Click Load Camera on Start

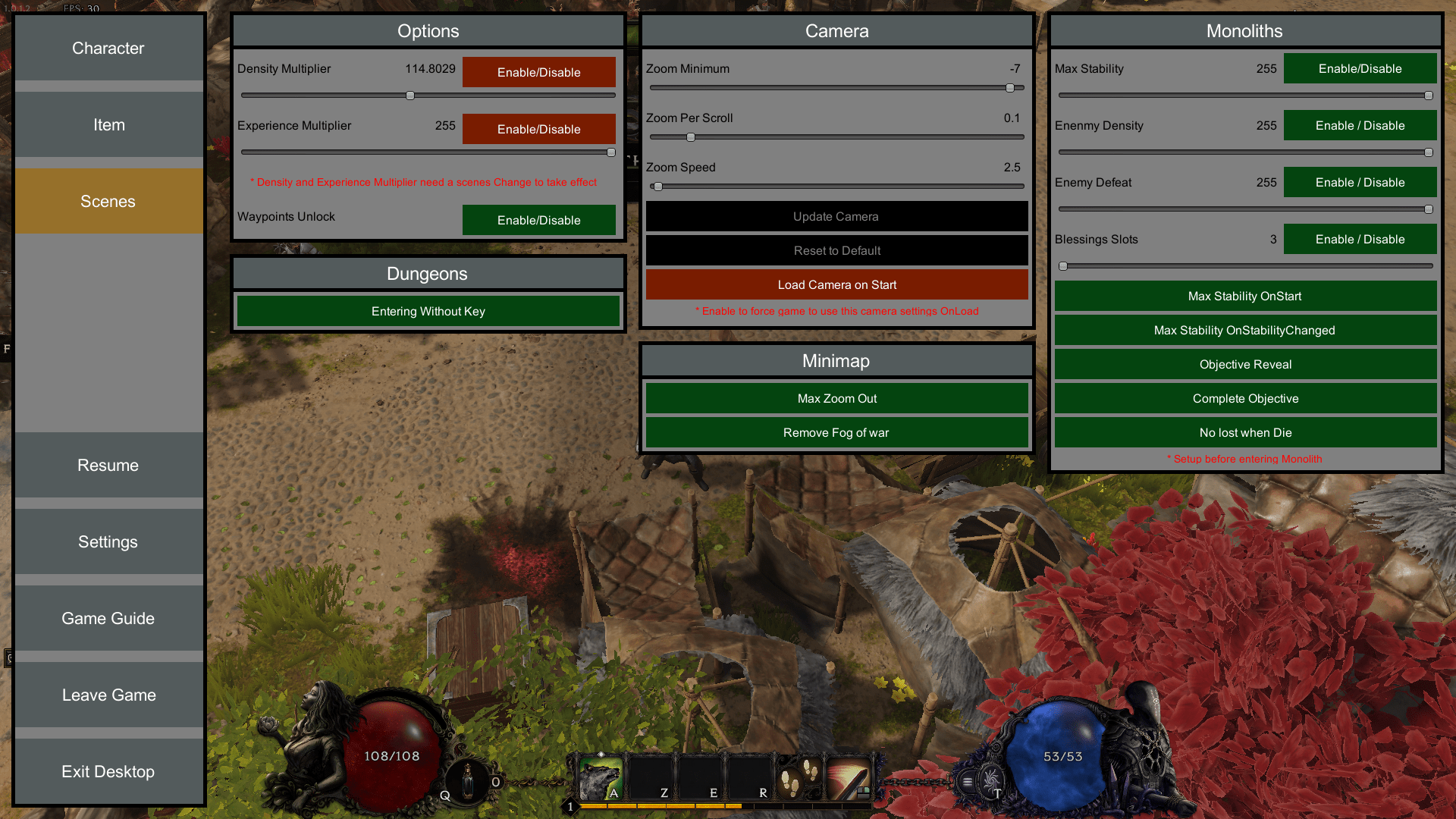(836, 284)
